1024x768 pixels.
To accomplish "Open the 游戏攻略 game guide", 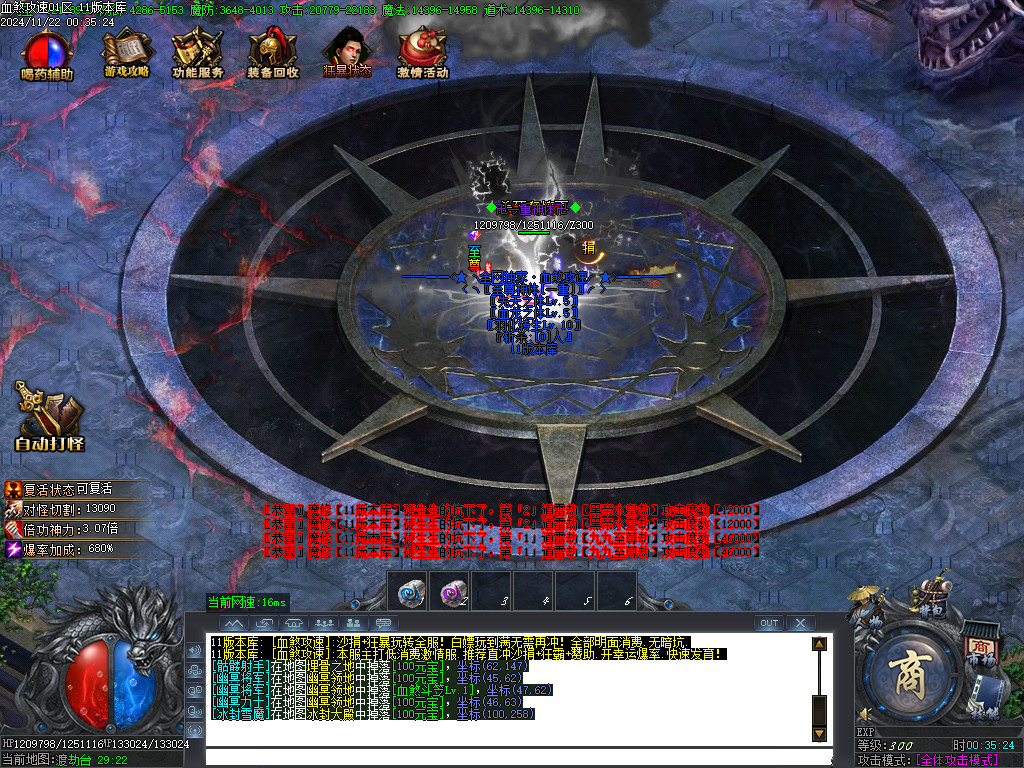I will [x=126, y=54].
